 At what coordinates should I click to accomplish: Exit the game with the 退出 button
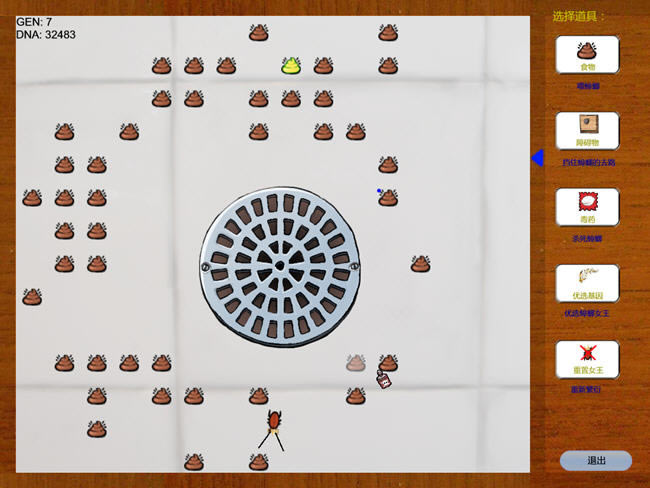tap(596, 460)
